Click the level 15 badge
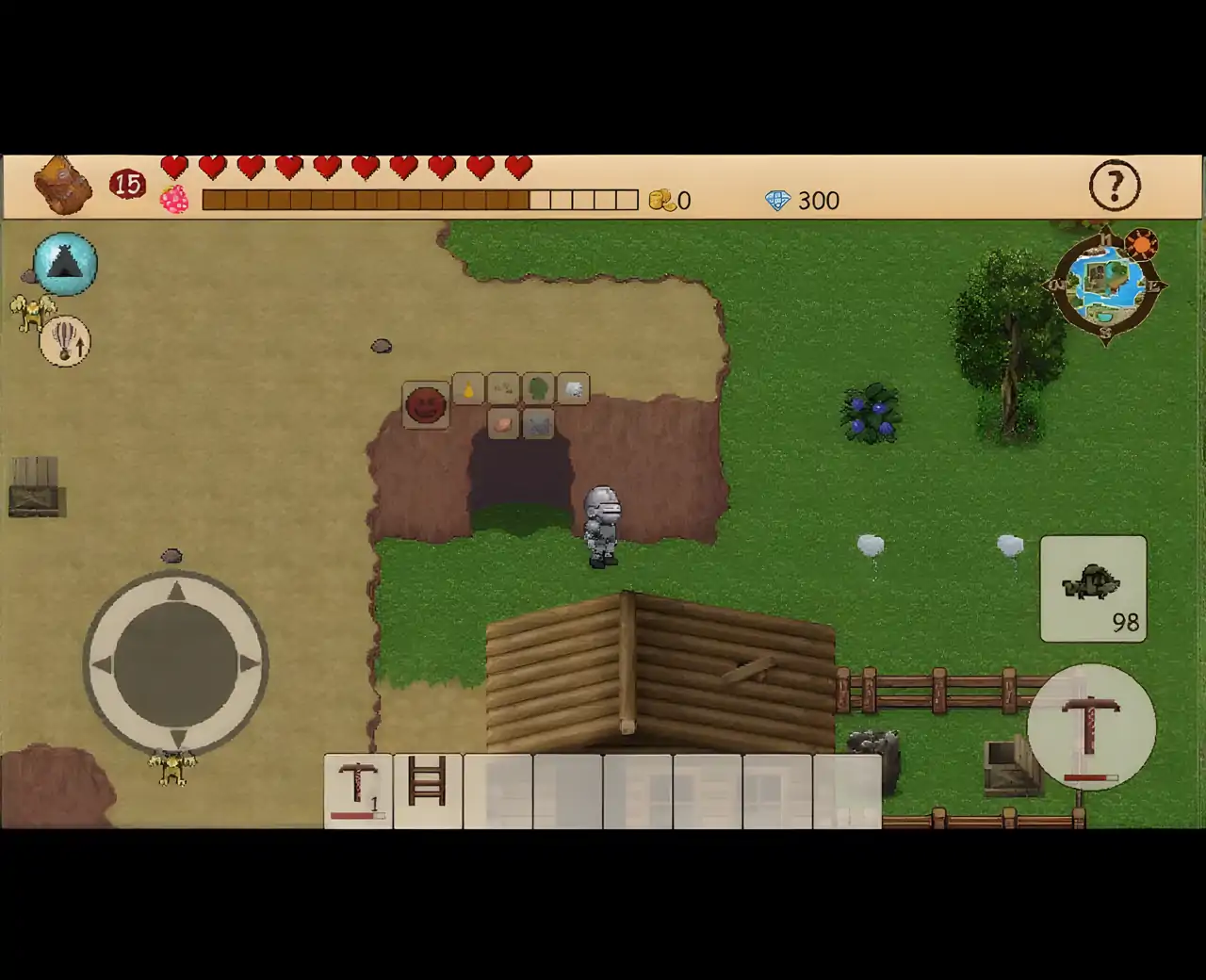1206x980 pixels. click(127, 183)
